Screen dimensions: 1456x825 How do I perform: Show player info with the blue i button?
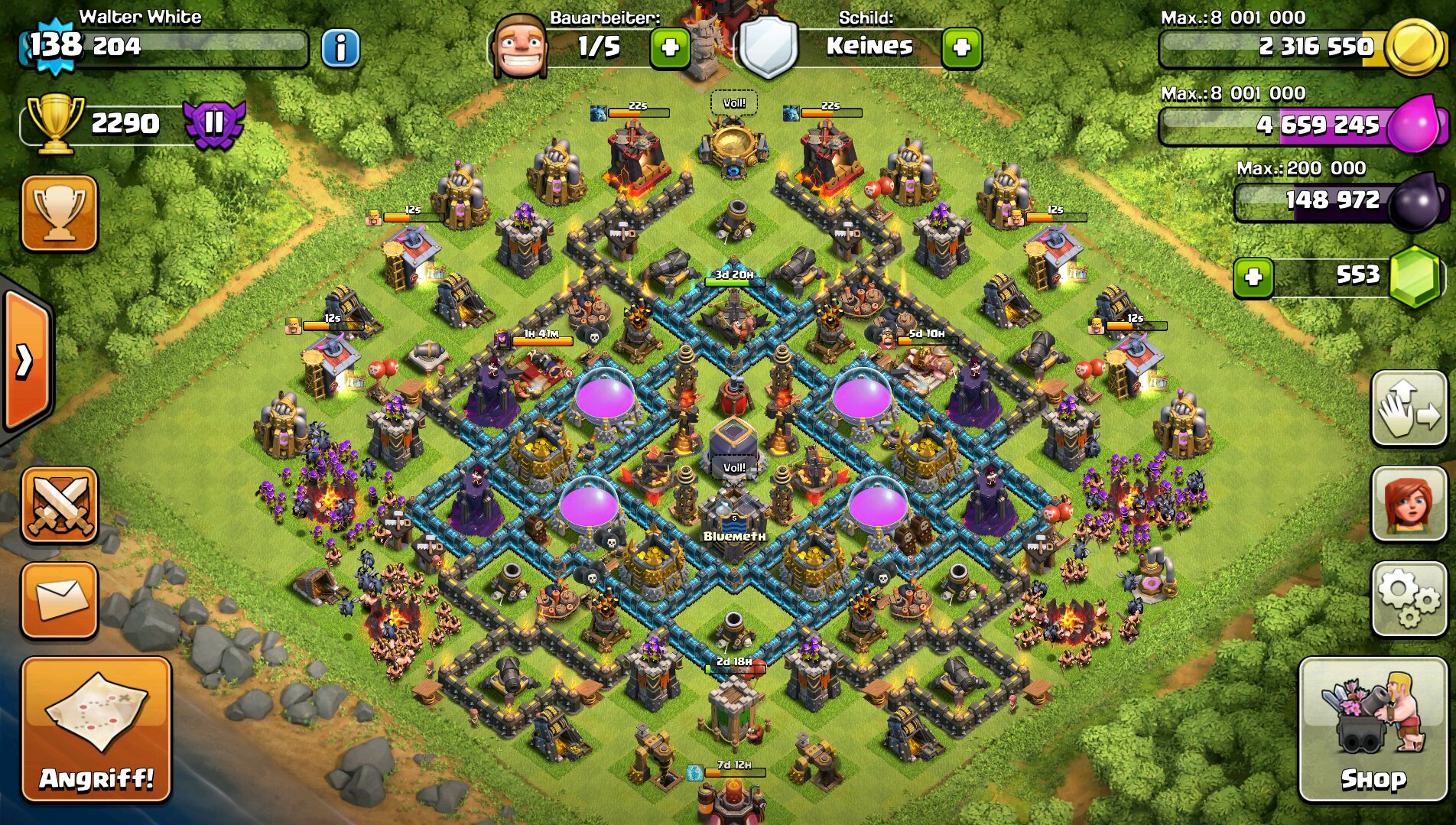(340, 48)
